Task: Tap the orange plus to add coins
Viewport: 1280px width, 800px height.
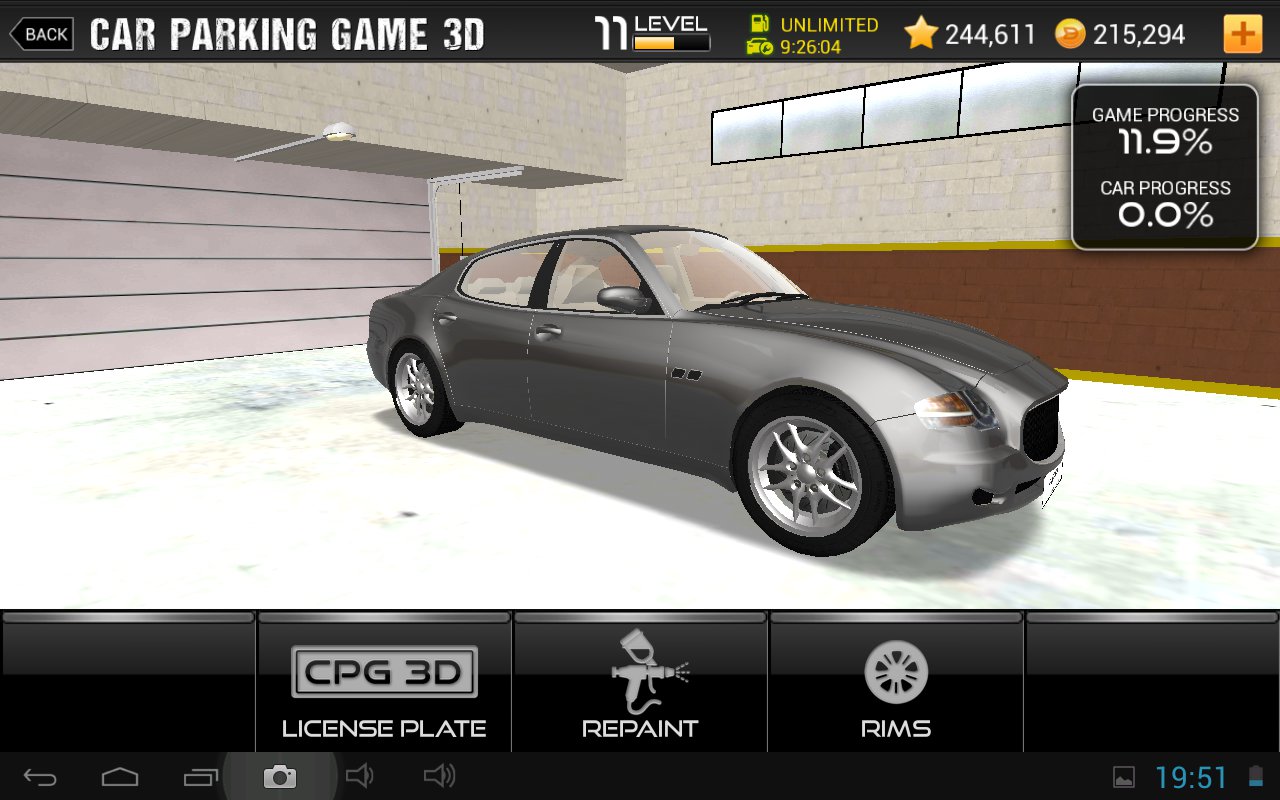Action: pos(1242,34)
